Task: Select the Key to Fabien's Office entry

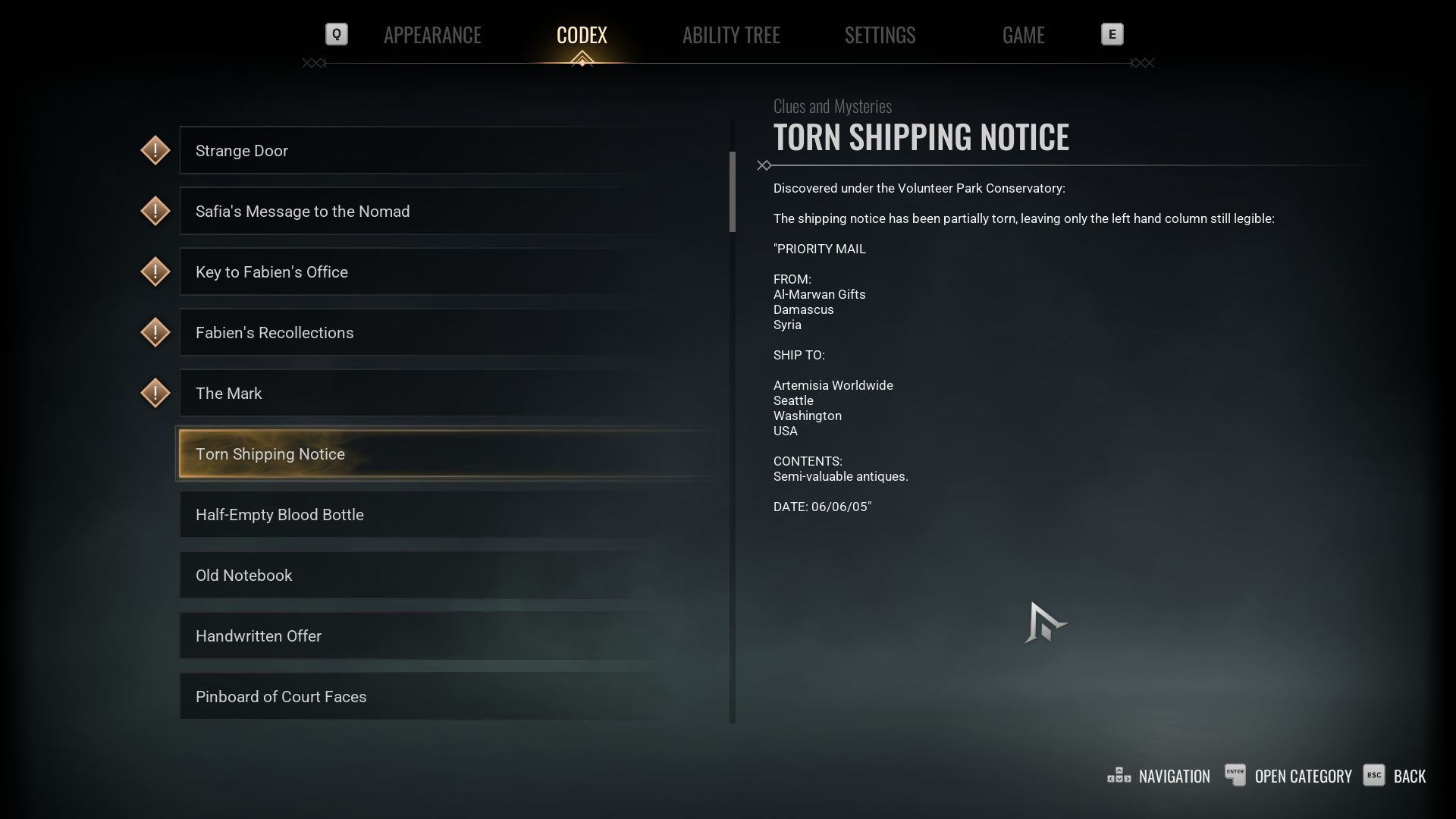Action: pyautogui.click(x=447, y=272)
